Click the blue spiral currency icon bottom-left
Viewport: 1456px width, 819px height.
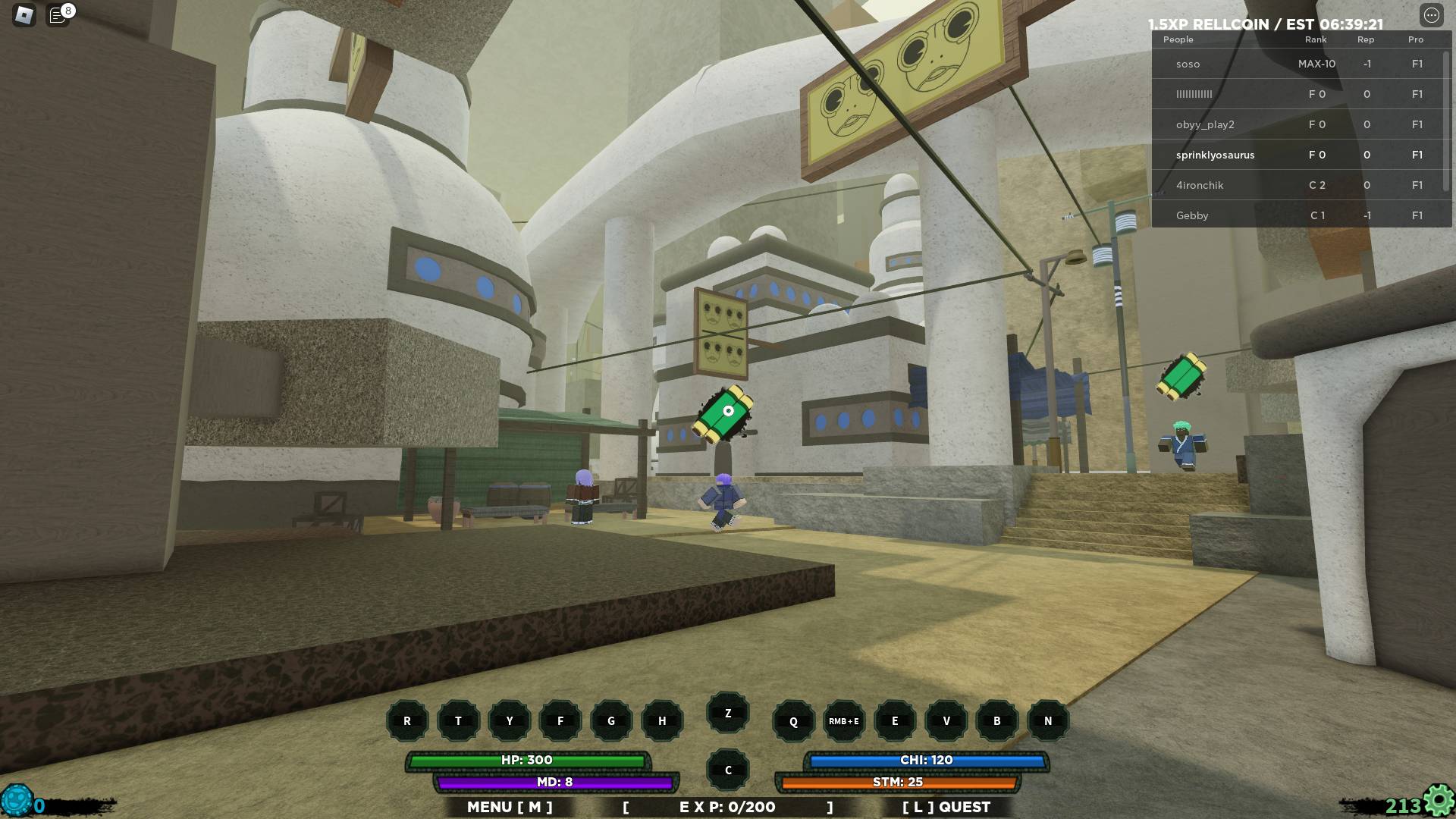click(17, 798)
